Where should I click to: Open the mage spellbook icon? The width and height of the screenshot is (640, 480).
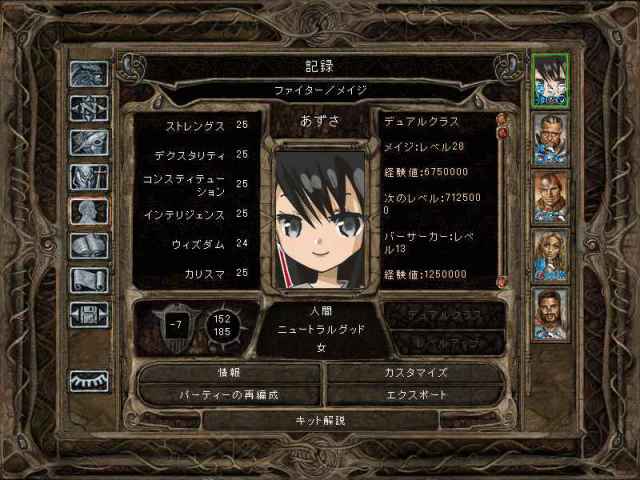89,246
